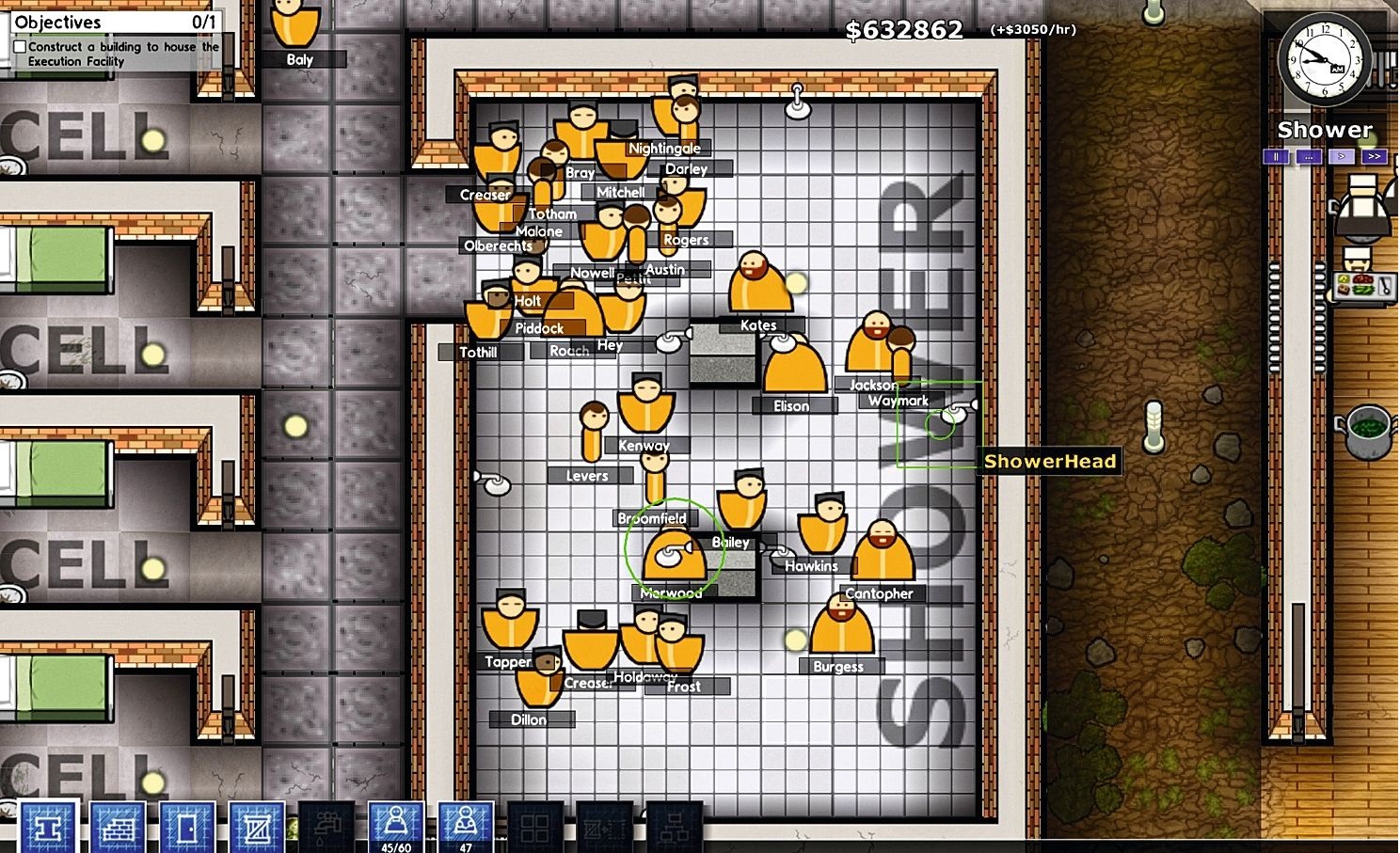Open the Foundations build tool
1400x853 pixels.
(x=48, y=827)
